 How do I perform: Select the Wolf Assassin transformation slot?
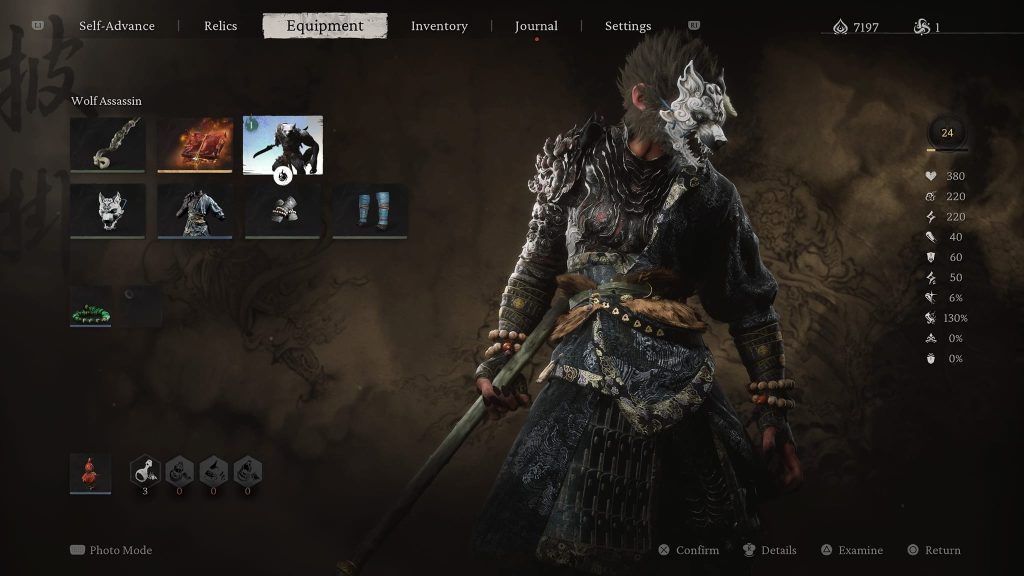pyautogui.click(x=283, y=145)
